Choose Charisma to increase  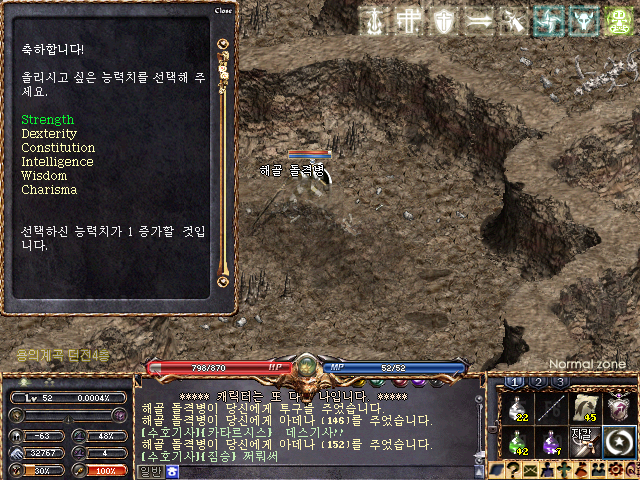(x=49, y=190)
